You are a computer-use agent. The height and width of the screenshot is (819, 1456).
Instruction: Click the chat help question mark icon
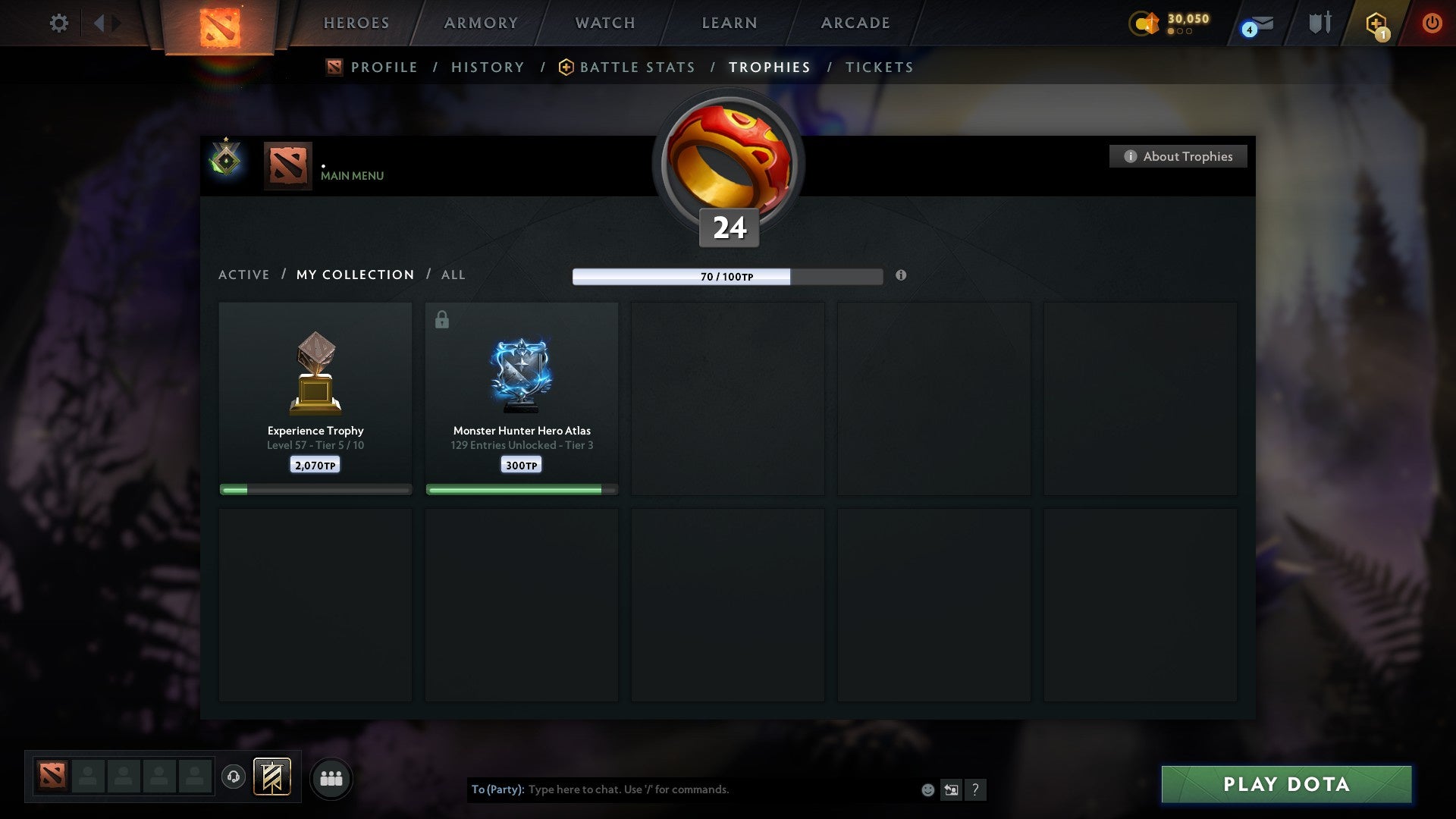click(976, 789)
